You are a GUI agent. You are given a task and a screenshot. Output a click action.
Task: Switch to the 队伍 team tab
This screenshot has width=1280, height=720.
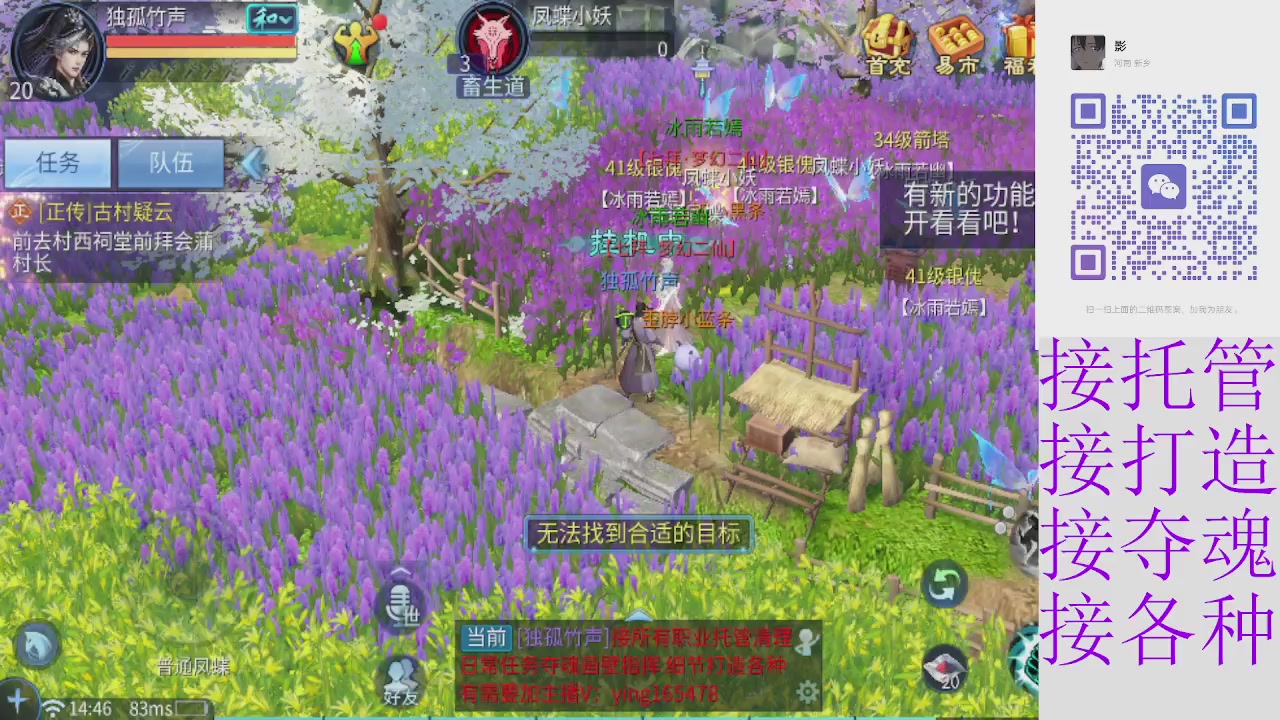pos(172,163)
